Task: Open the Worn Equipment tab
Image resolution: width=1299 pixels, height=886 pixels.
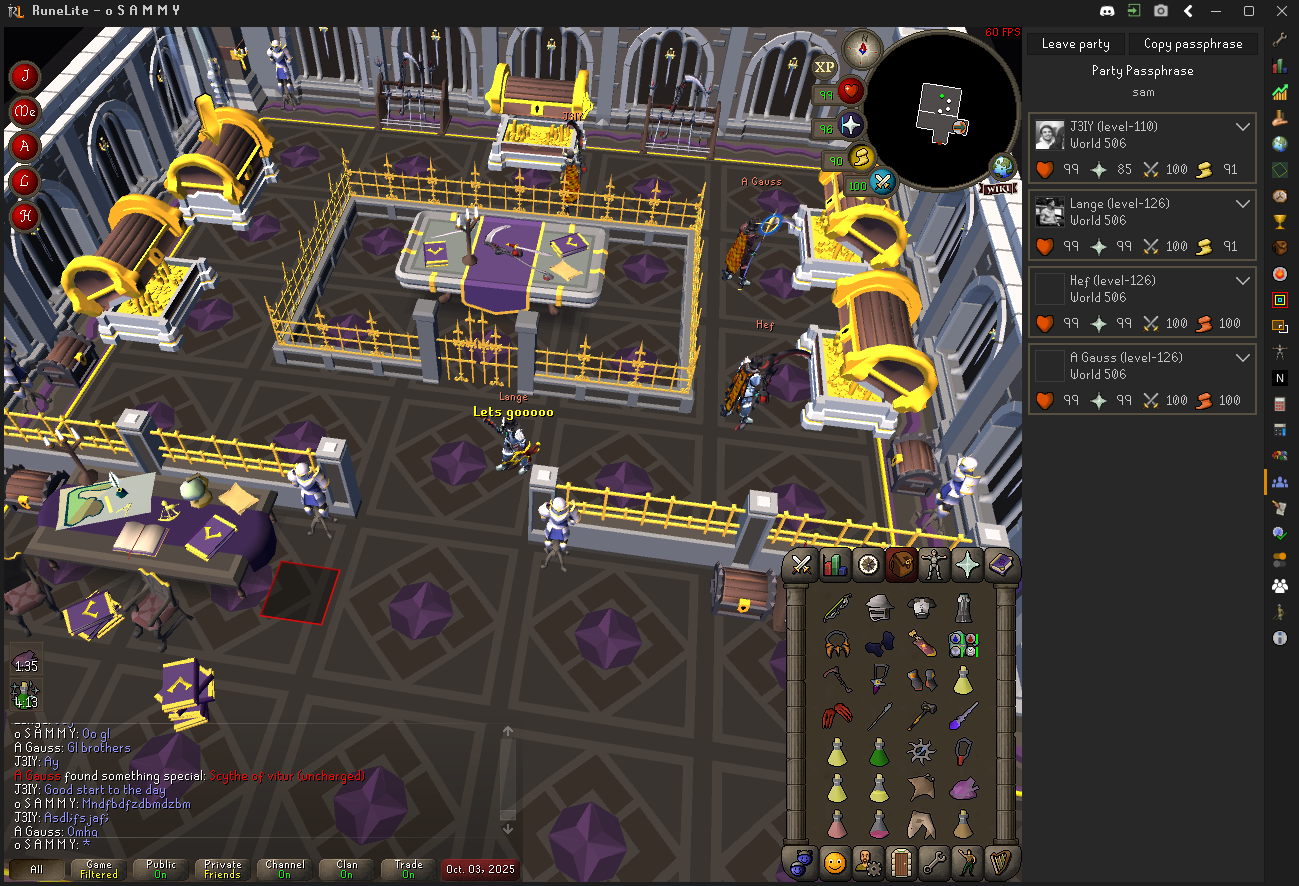Action: [x=934, y=565]
